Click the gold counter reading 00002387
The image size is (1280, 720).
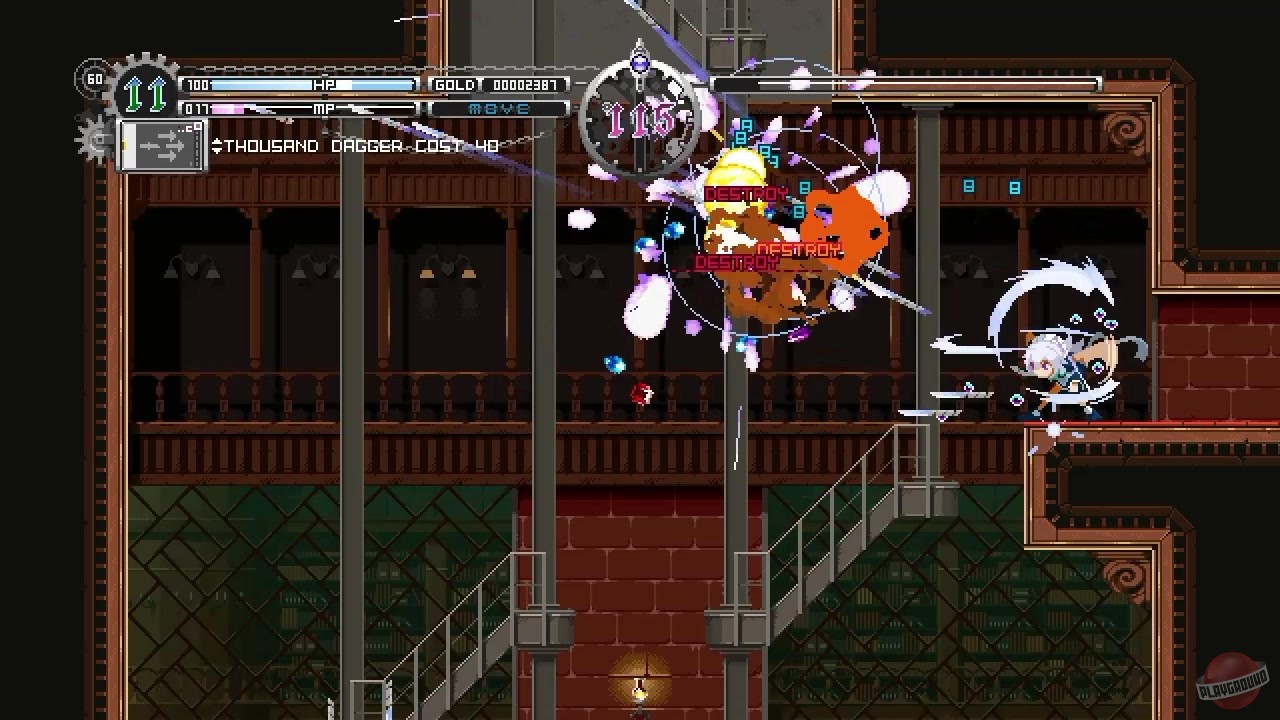[x=525, y=85]
